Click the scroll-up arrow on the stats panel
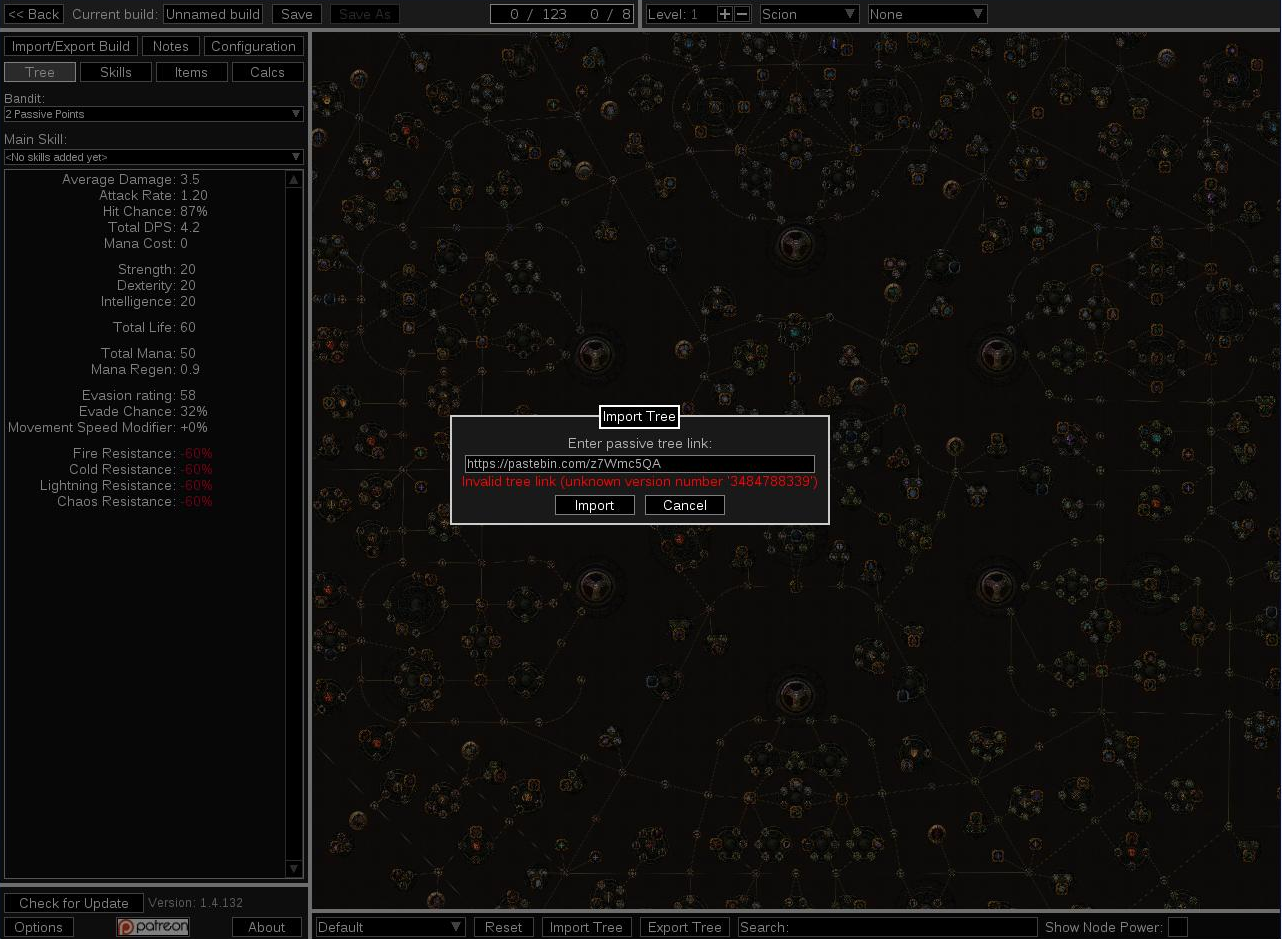Screen dimensions: 1282x939 (x=294, y=178)
